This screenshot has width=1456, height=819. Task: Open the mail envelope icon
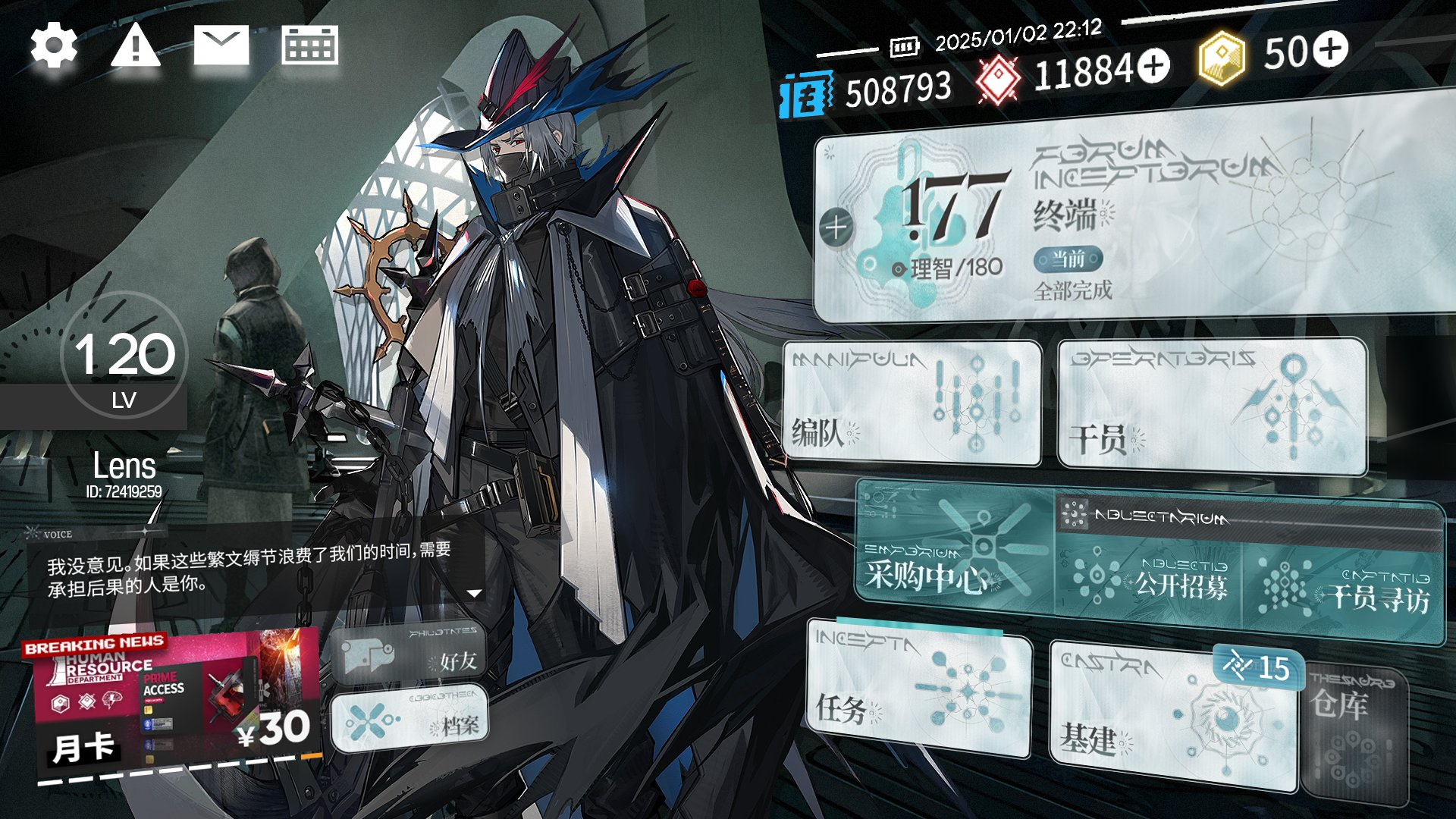pyautogui.click(x=221, y=45)
